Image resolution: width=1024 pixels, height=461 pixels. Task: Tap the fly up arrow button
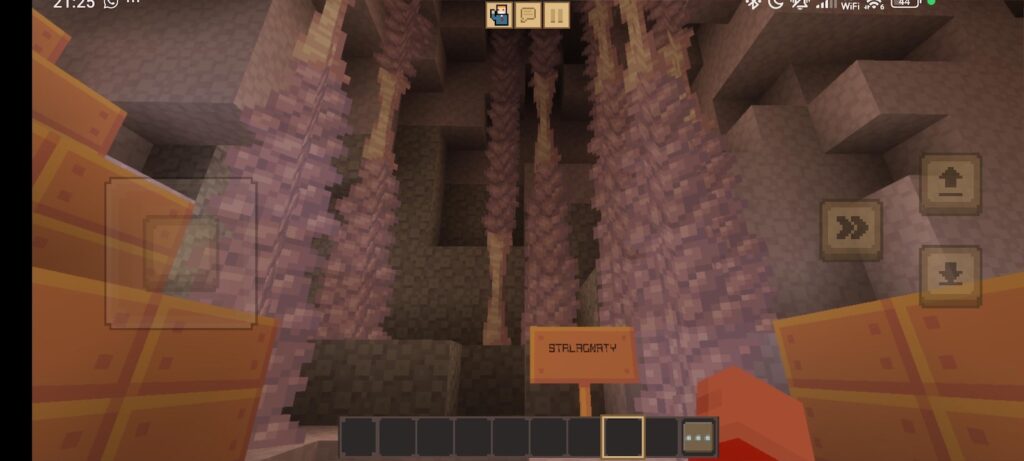(x=950, y=183)
